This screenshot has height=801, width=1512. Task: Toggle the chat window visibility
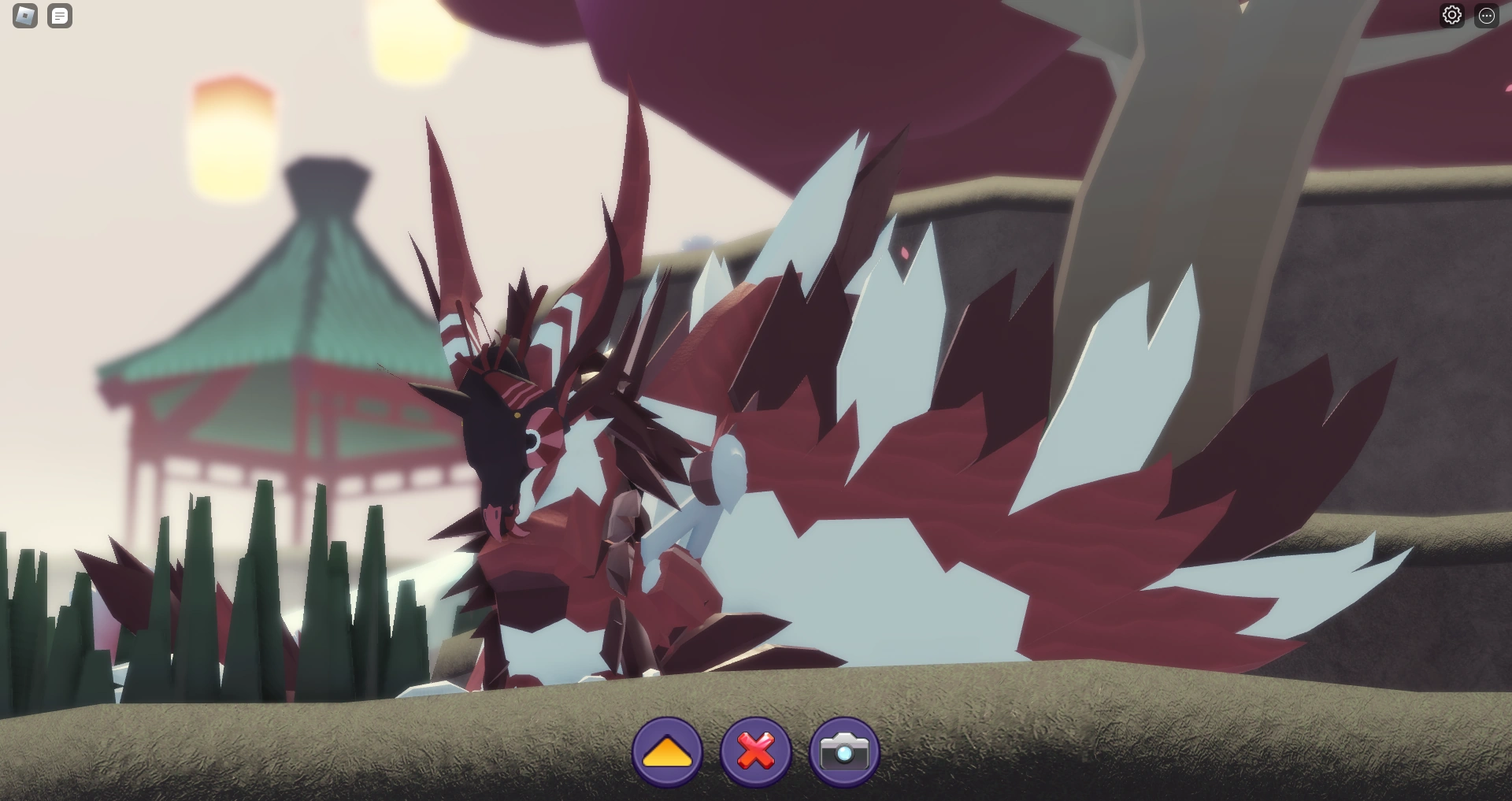[59, 16]
